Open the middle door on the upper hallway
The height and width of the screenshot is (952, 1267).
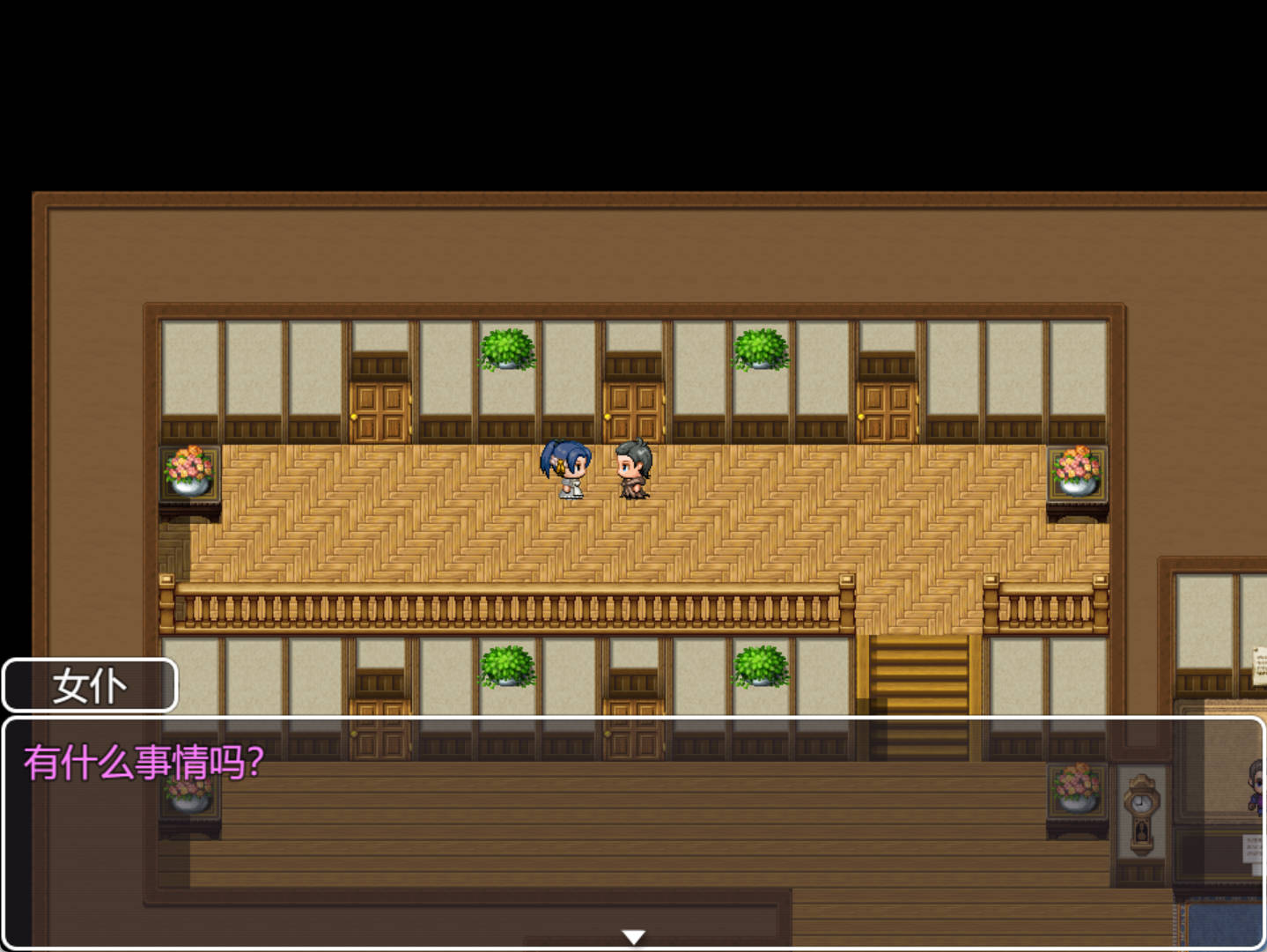pos(630,405)
